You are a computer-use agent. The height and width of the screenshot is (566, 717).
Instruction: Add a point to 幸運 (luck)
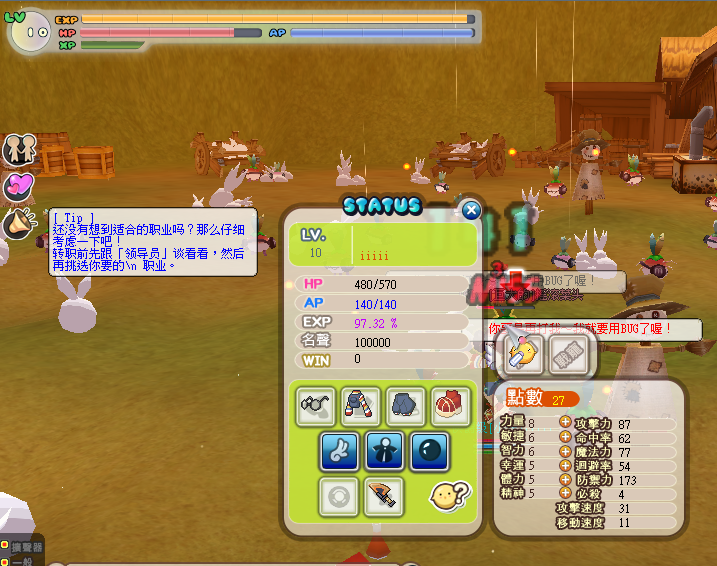(565, 466)
